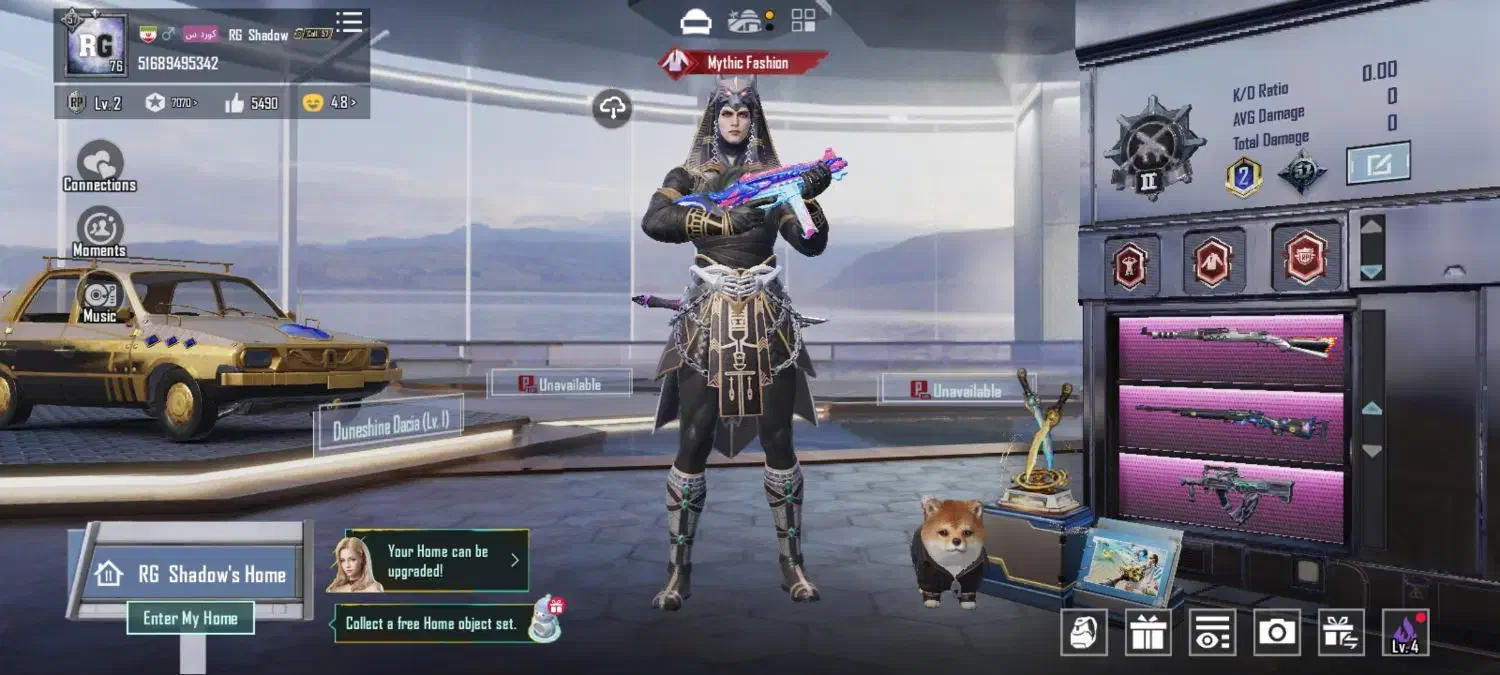Open the Mythic Fashion banner

click(x=744, y=63)
